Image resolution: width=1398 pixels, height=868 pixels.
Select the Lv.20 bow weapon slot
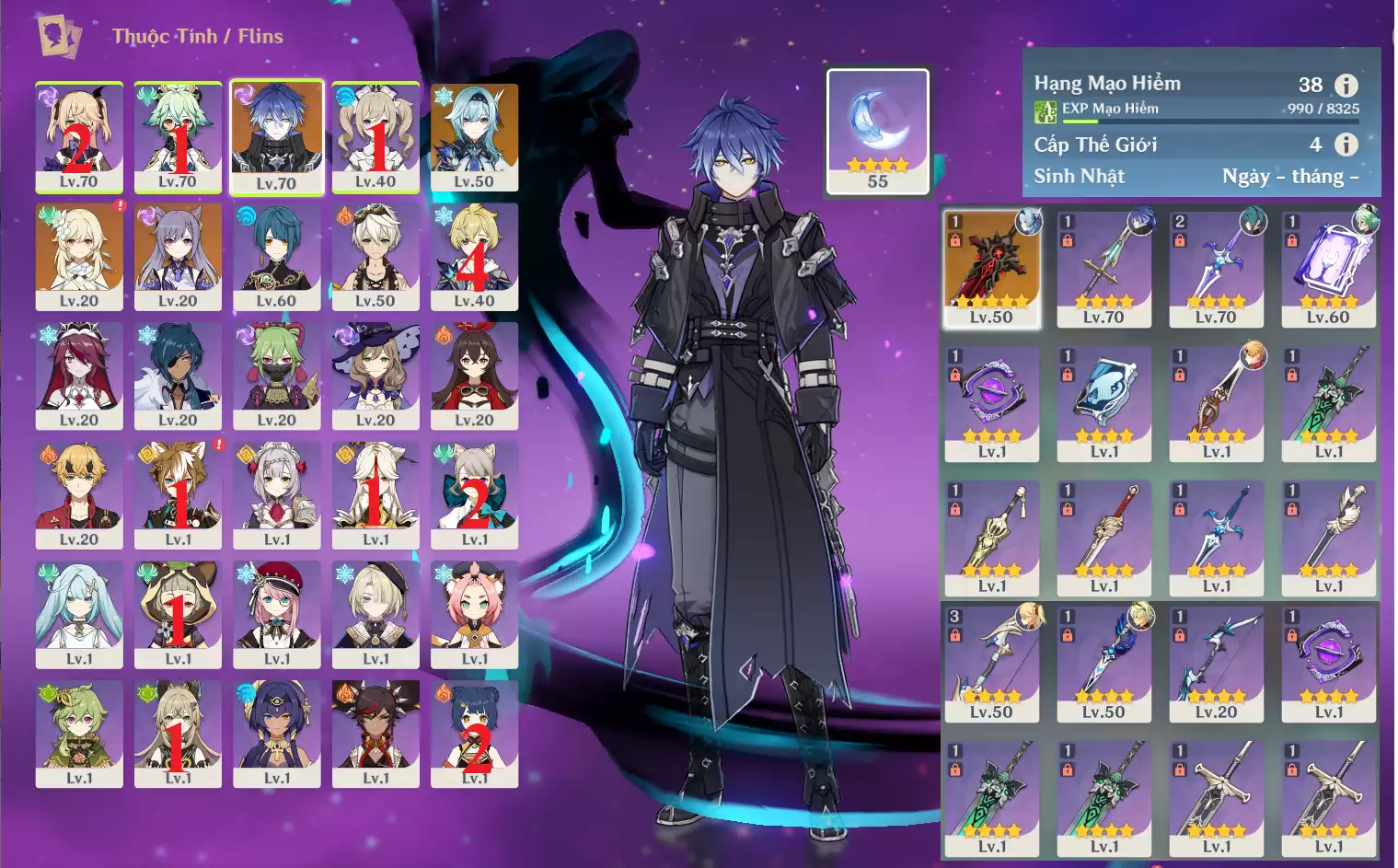(1216, 663)
